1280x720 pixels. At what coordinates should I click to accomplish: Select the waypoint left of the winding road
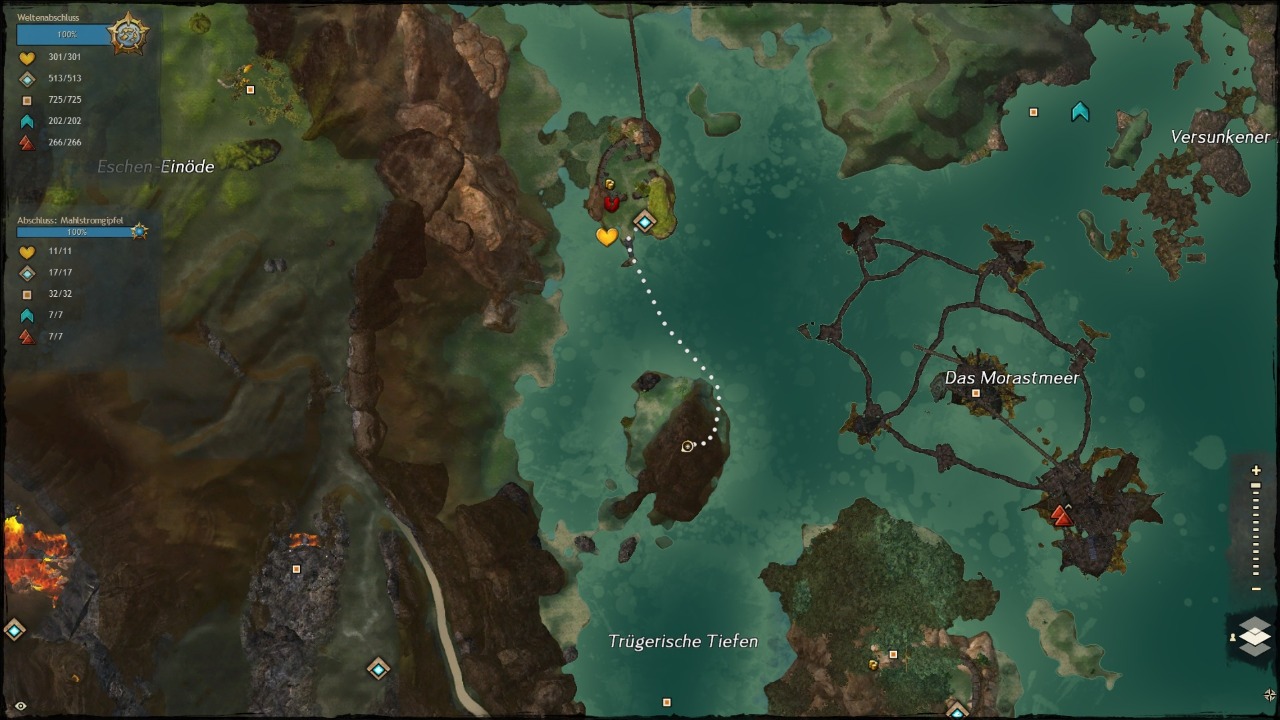[378, 668]
